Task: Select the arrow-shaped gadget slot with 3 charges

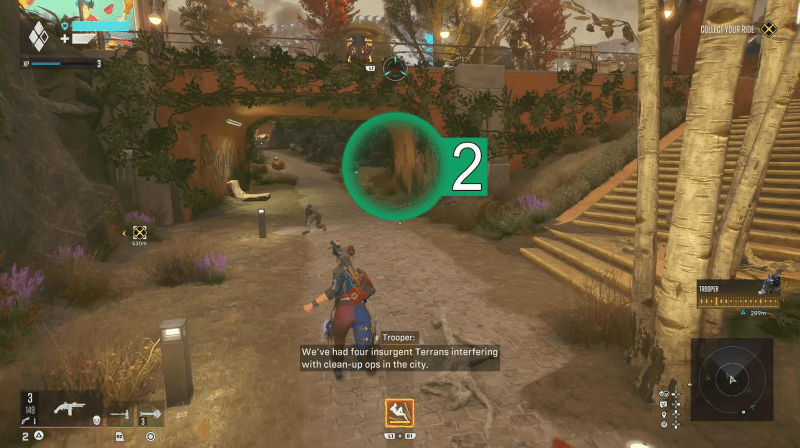Action: tap(151, 412)
